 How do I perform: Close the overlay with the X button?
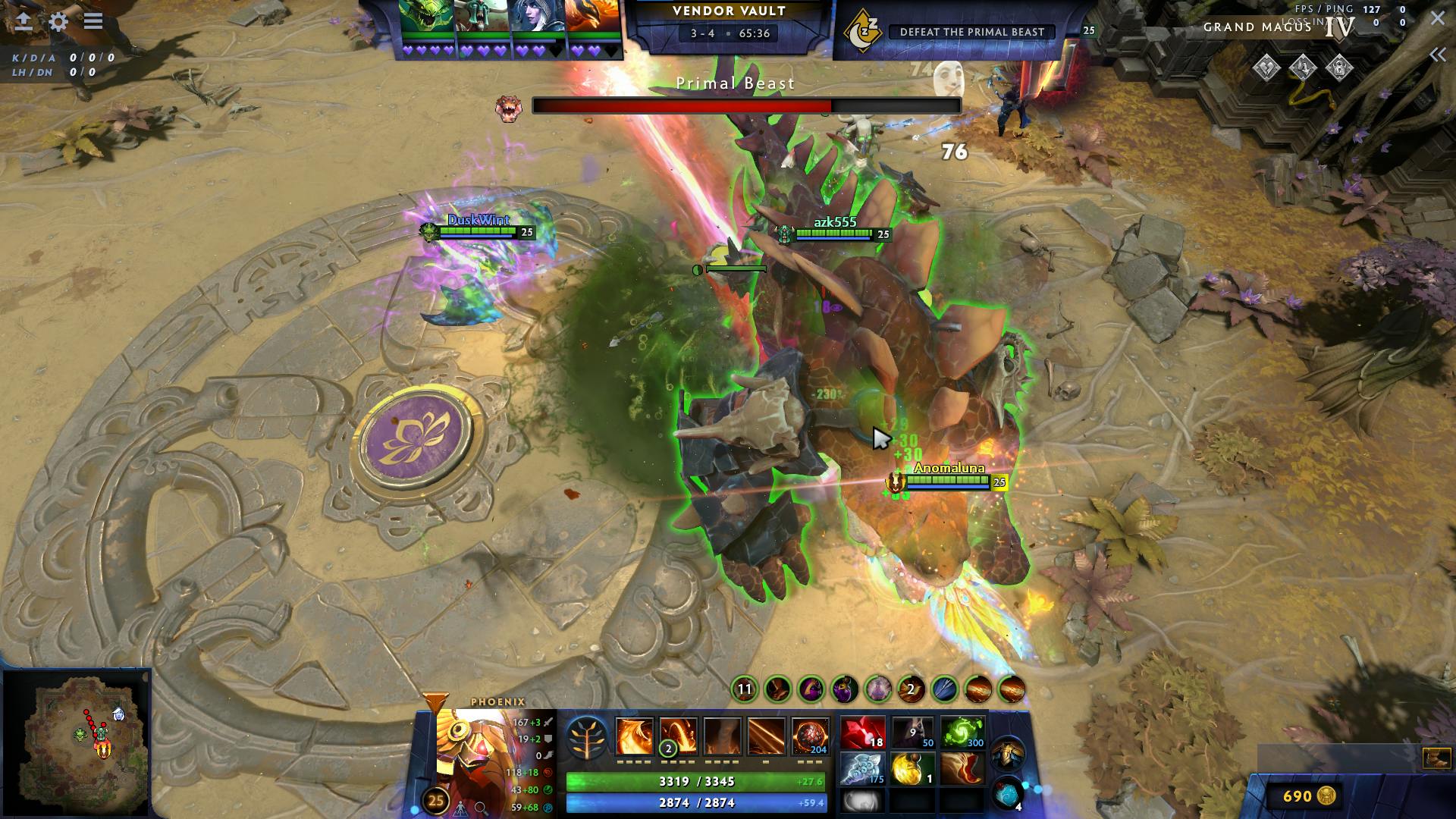coord(1438,18)
